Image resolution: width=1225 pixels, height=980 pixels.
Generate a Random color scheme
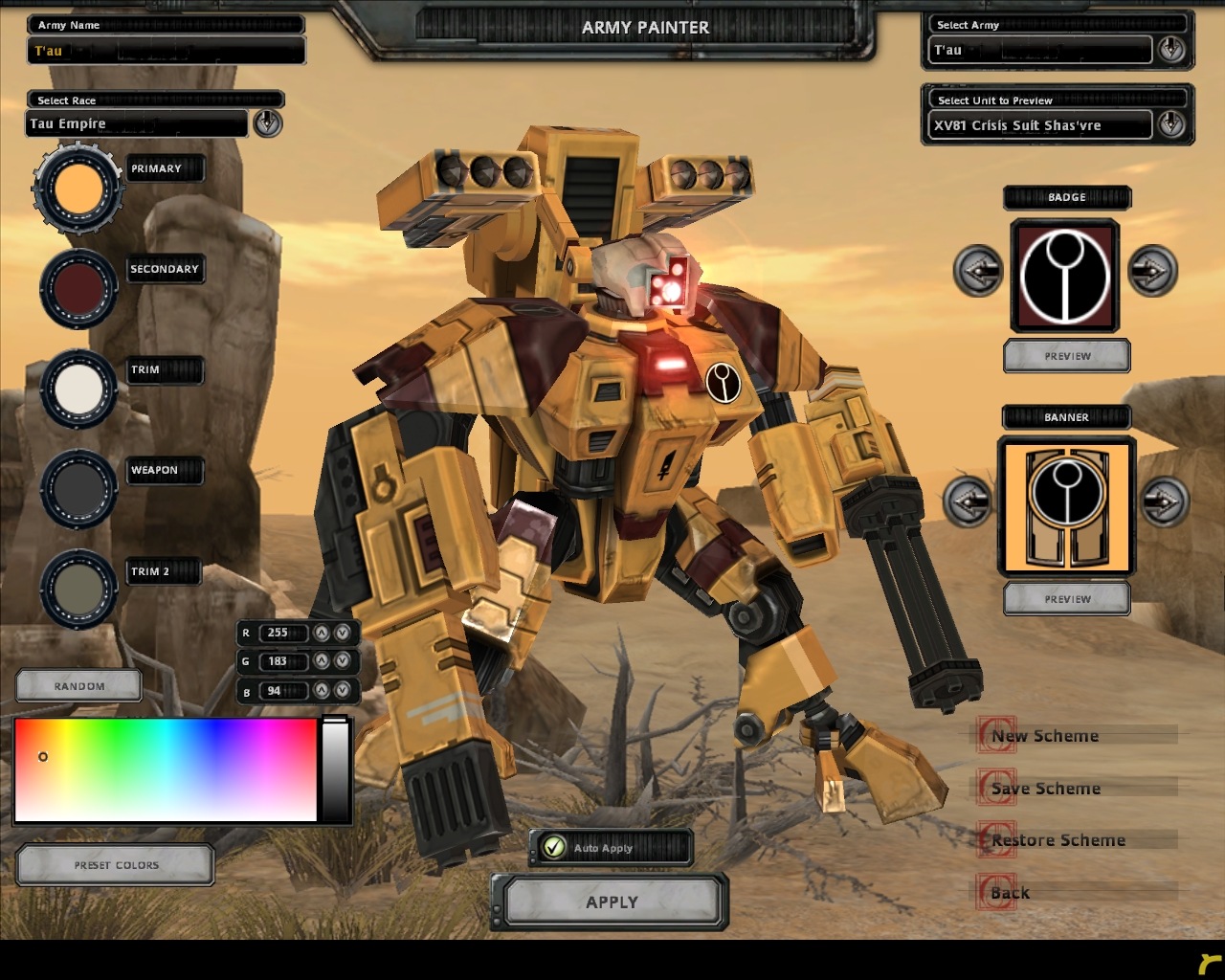tap(78, 686)
